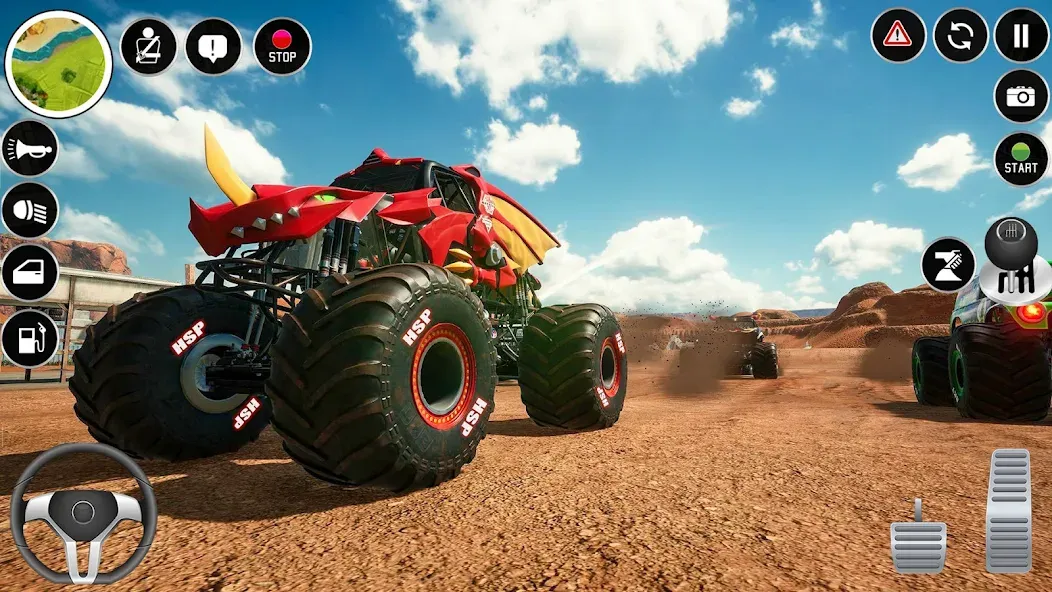Activate the hazard warning triangle button
This screenshot has width=1052, height=592.
(898, 36)
